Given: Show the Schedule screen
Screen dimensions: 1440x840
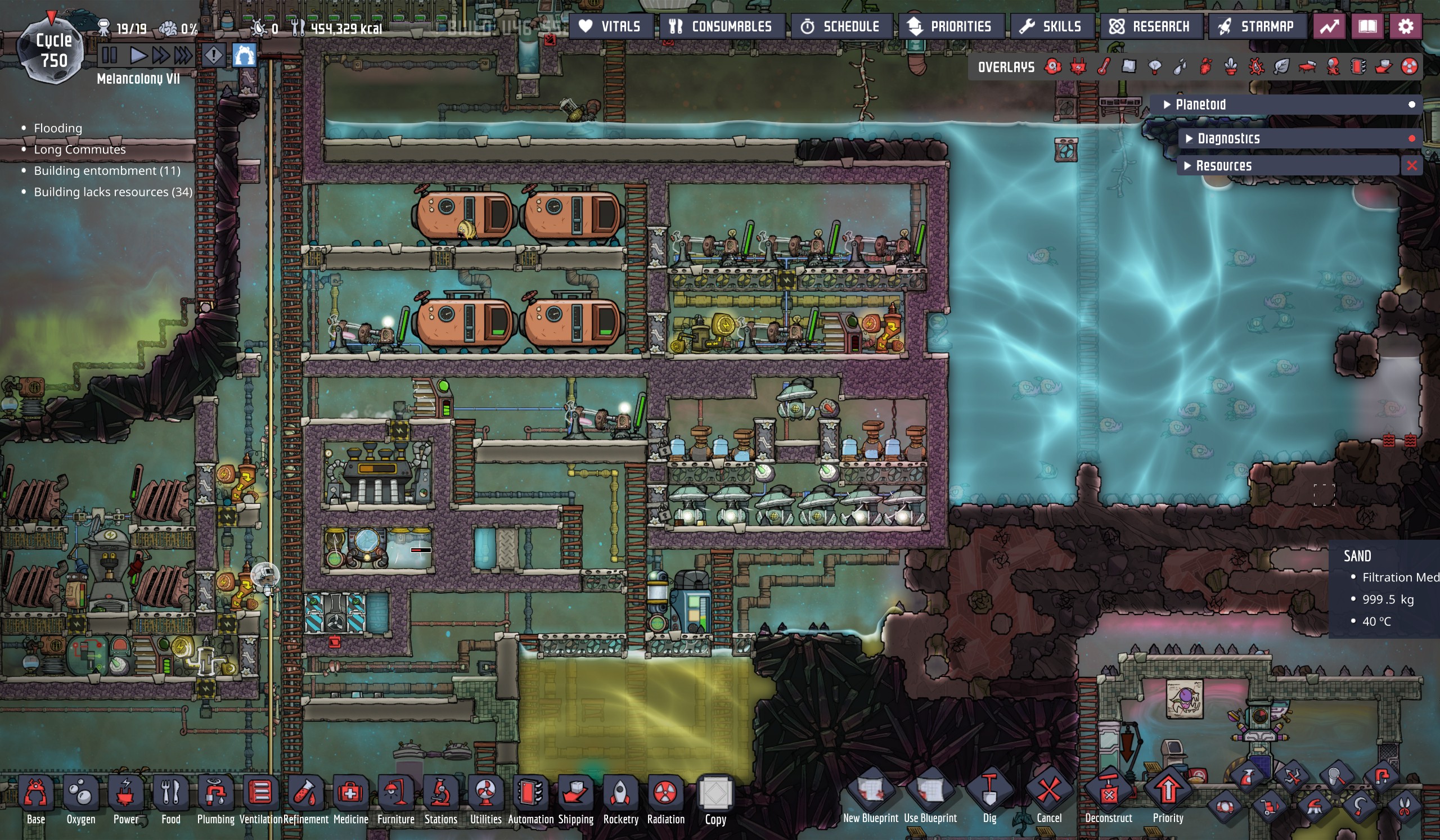Looking at the screenshot, I should coord(840,26).
